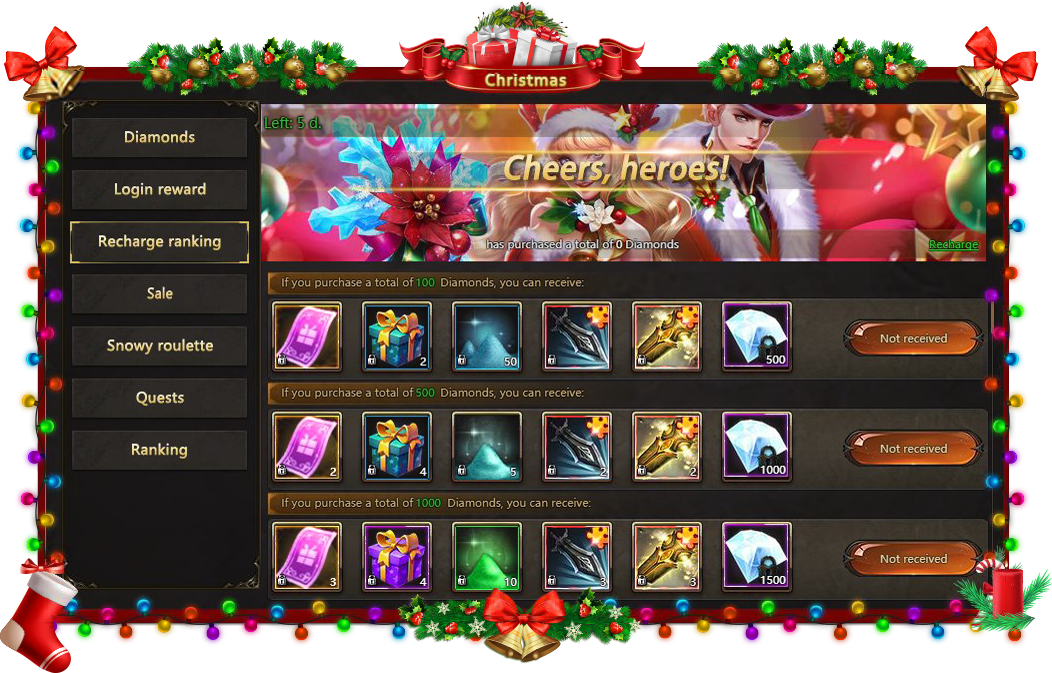Open the Sale tab
Screen dimensions: 1052x673
click(x=159, y=293)
